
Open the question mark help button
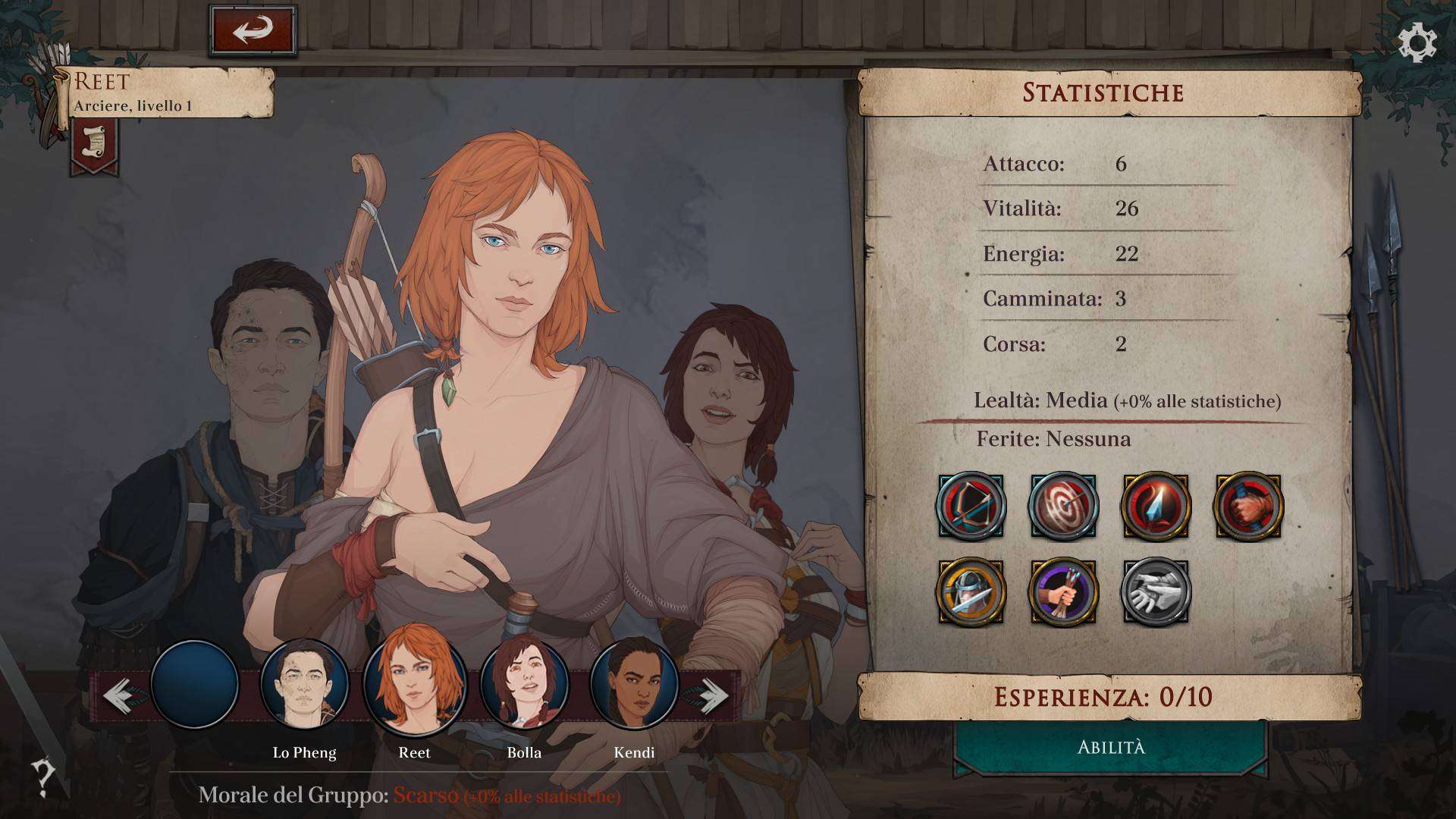pyautogui.click(x=43, y=777)
